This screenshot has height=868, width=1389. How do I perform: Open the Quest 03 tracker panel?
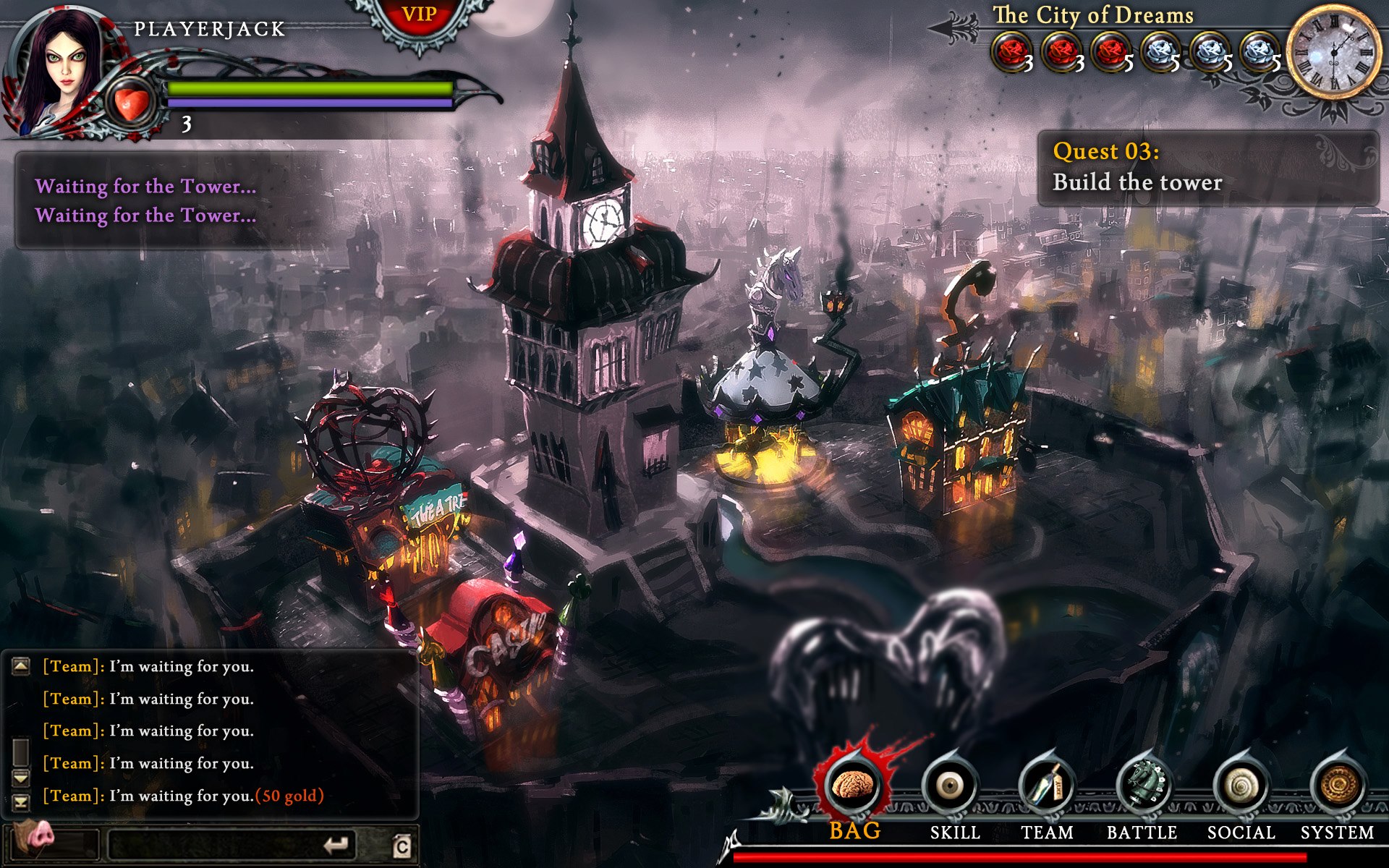pyautogui.click(x=1207, y=167)
